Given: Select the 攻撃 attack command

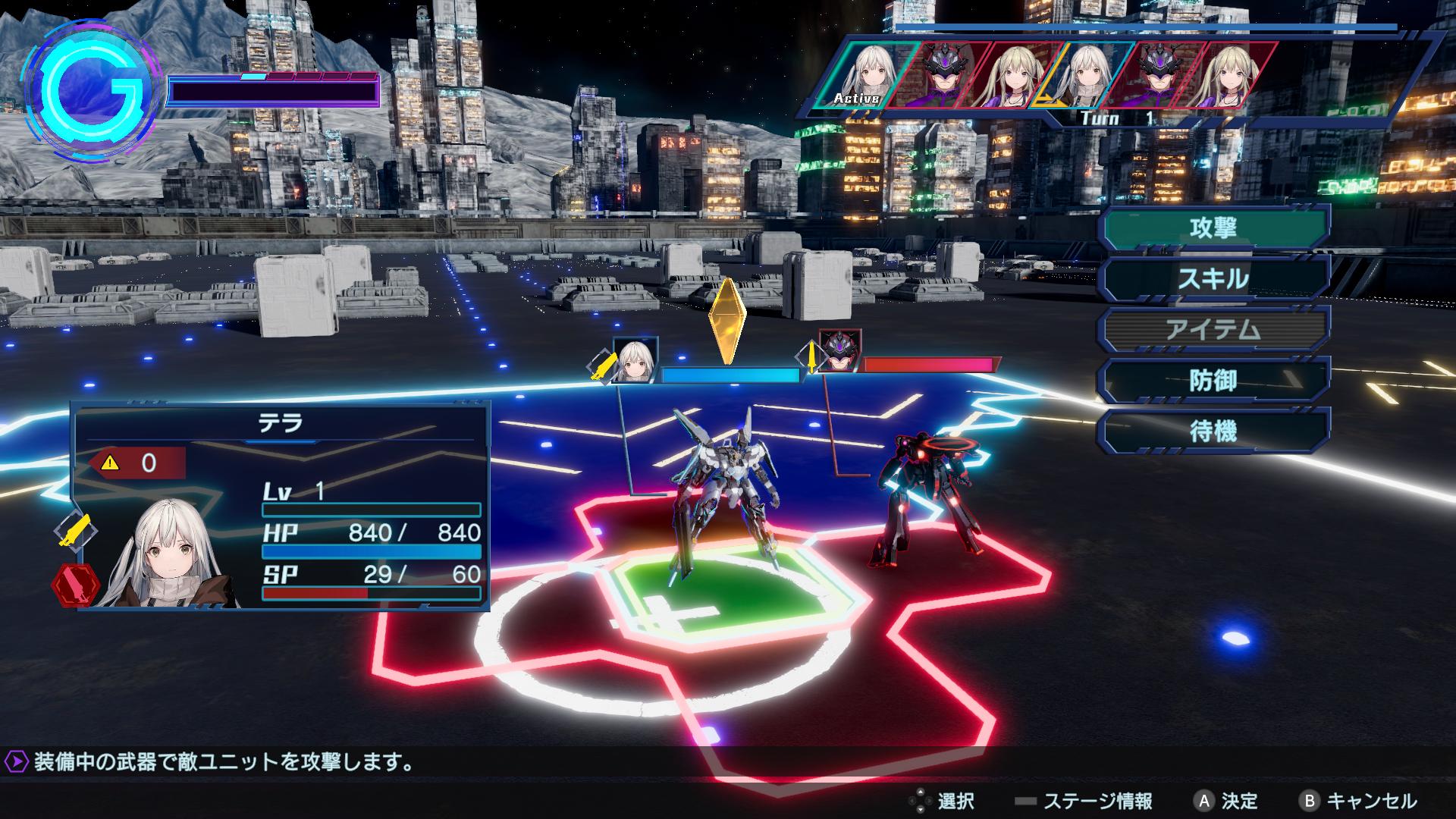Looking at the screenshot, I should pos(1214,227).
